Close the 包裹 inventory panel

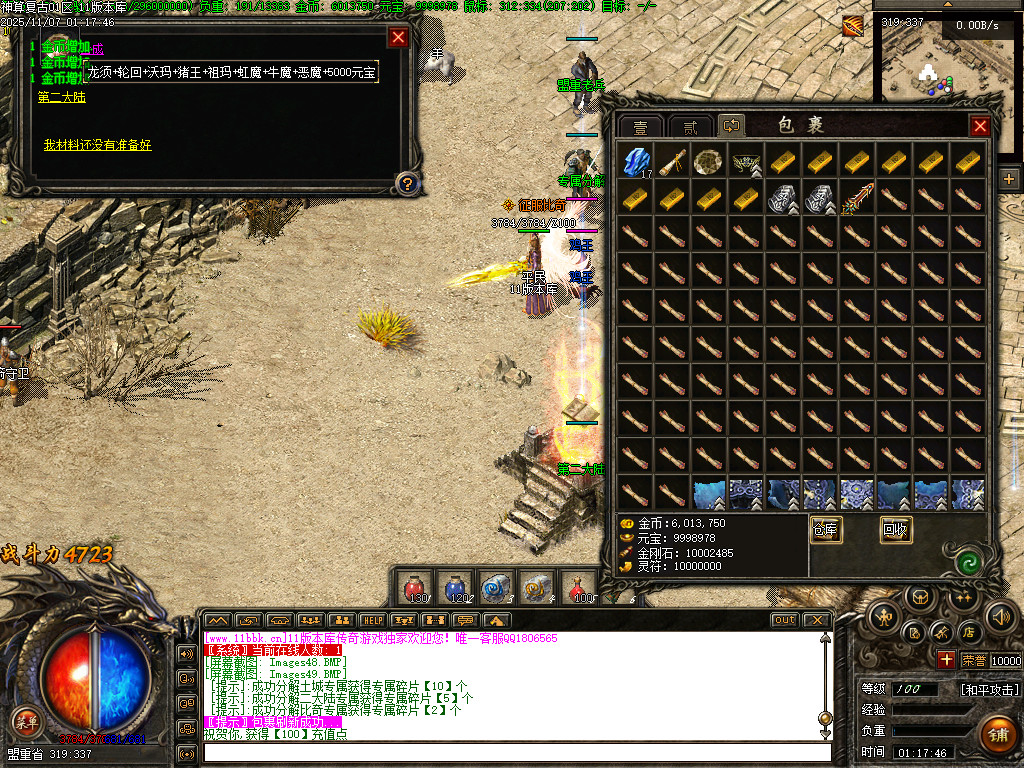980,126
